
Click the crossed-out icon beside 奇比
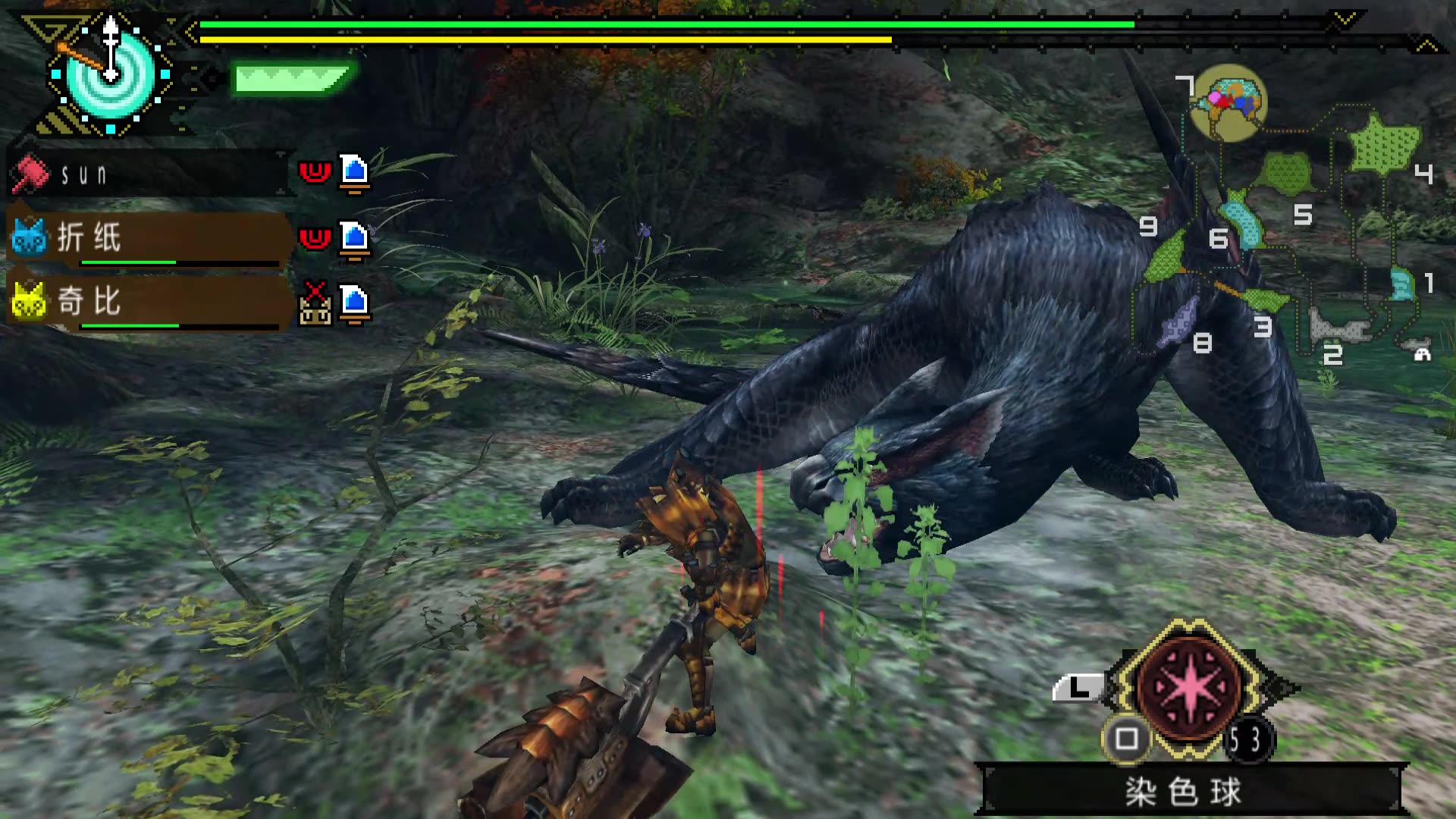coord(315,303)
